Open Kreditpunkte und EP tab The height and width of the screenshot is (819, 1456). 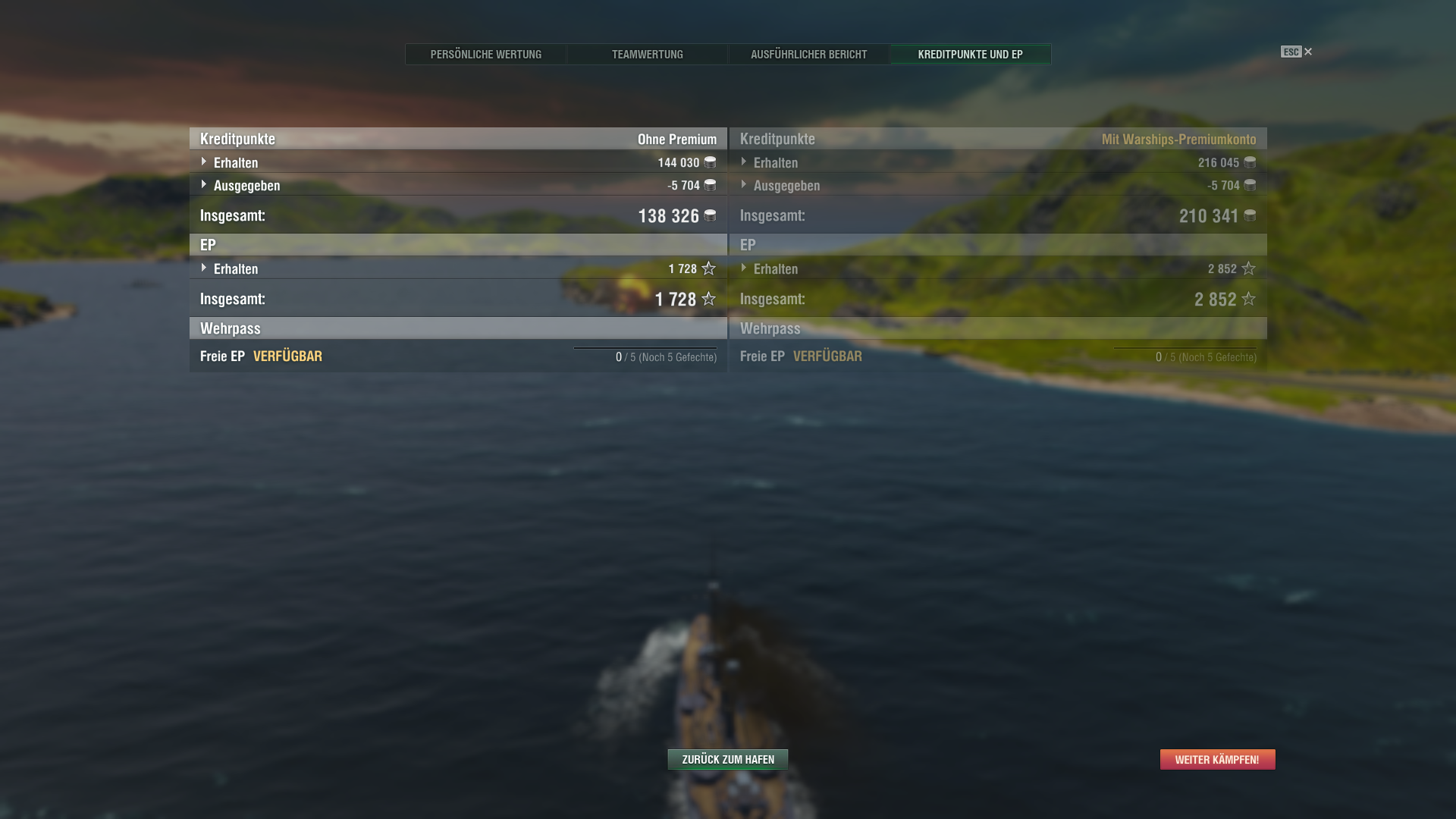pyautogui.click(x=970, y=54)
